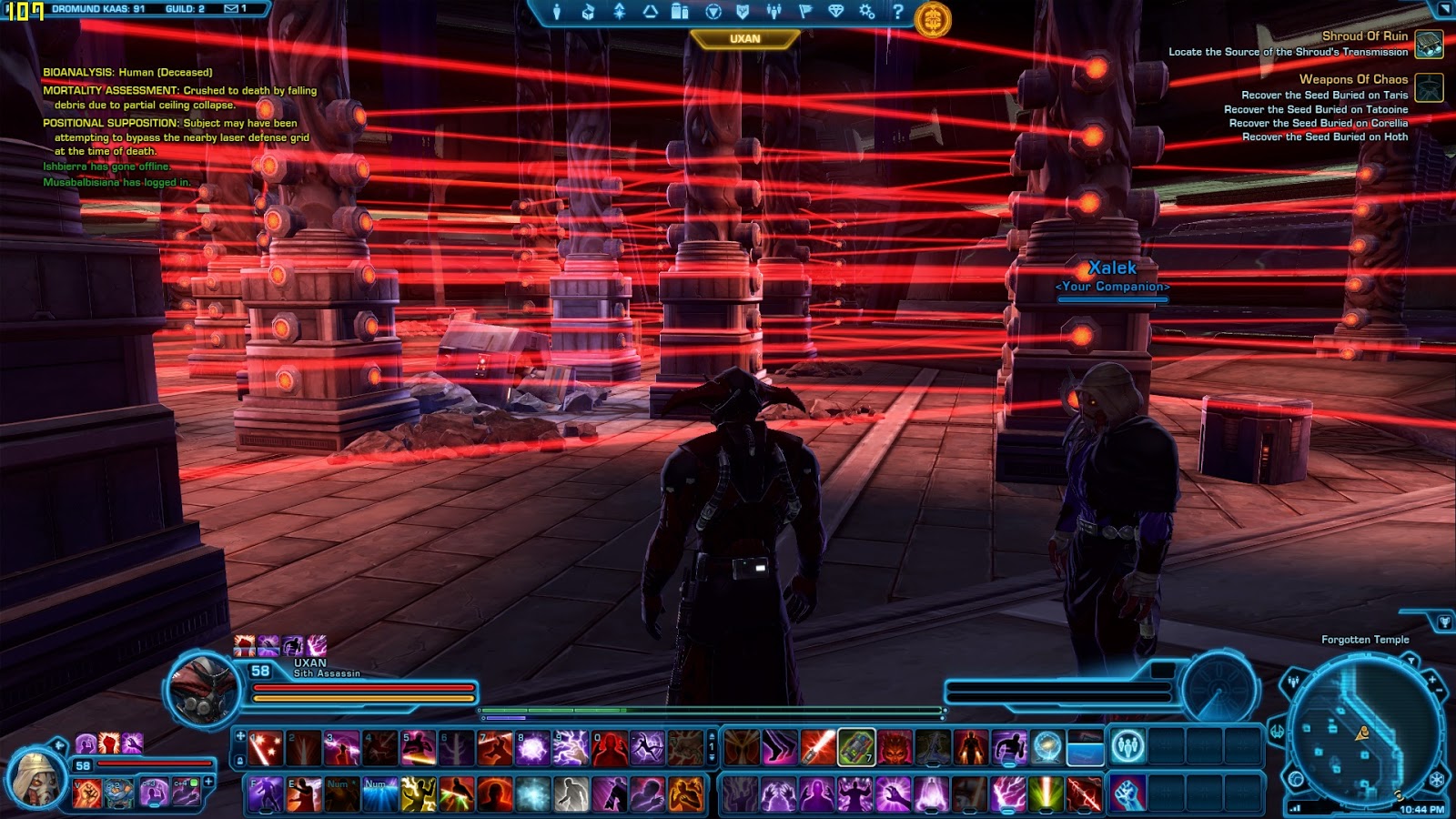Open the guild flag icon in top menu
This screenshot has width=1456, height=819.
804,12
